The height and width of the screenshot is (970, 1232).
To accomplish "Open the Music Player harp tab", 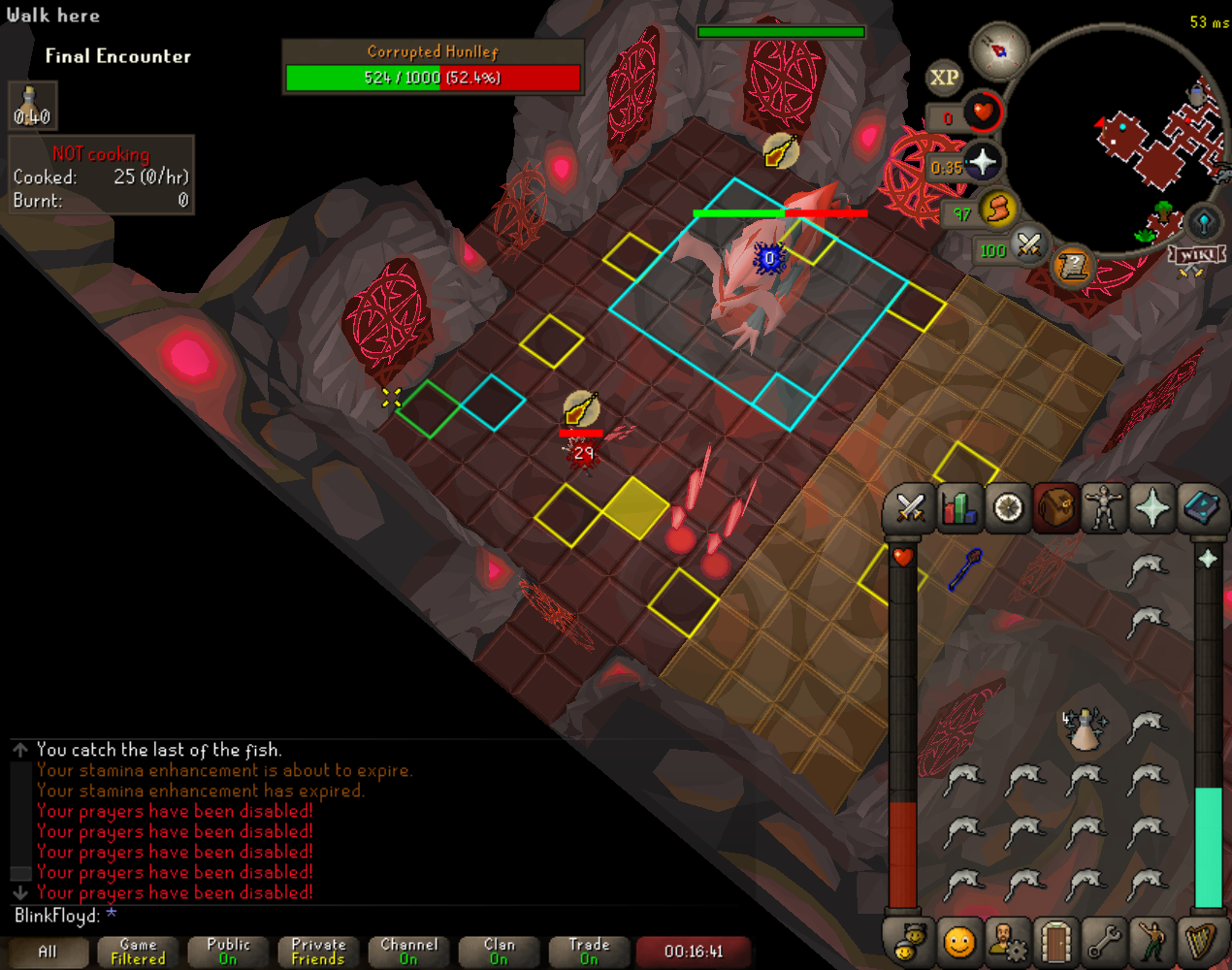I will [1200, 941].
